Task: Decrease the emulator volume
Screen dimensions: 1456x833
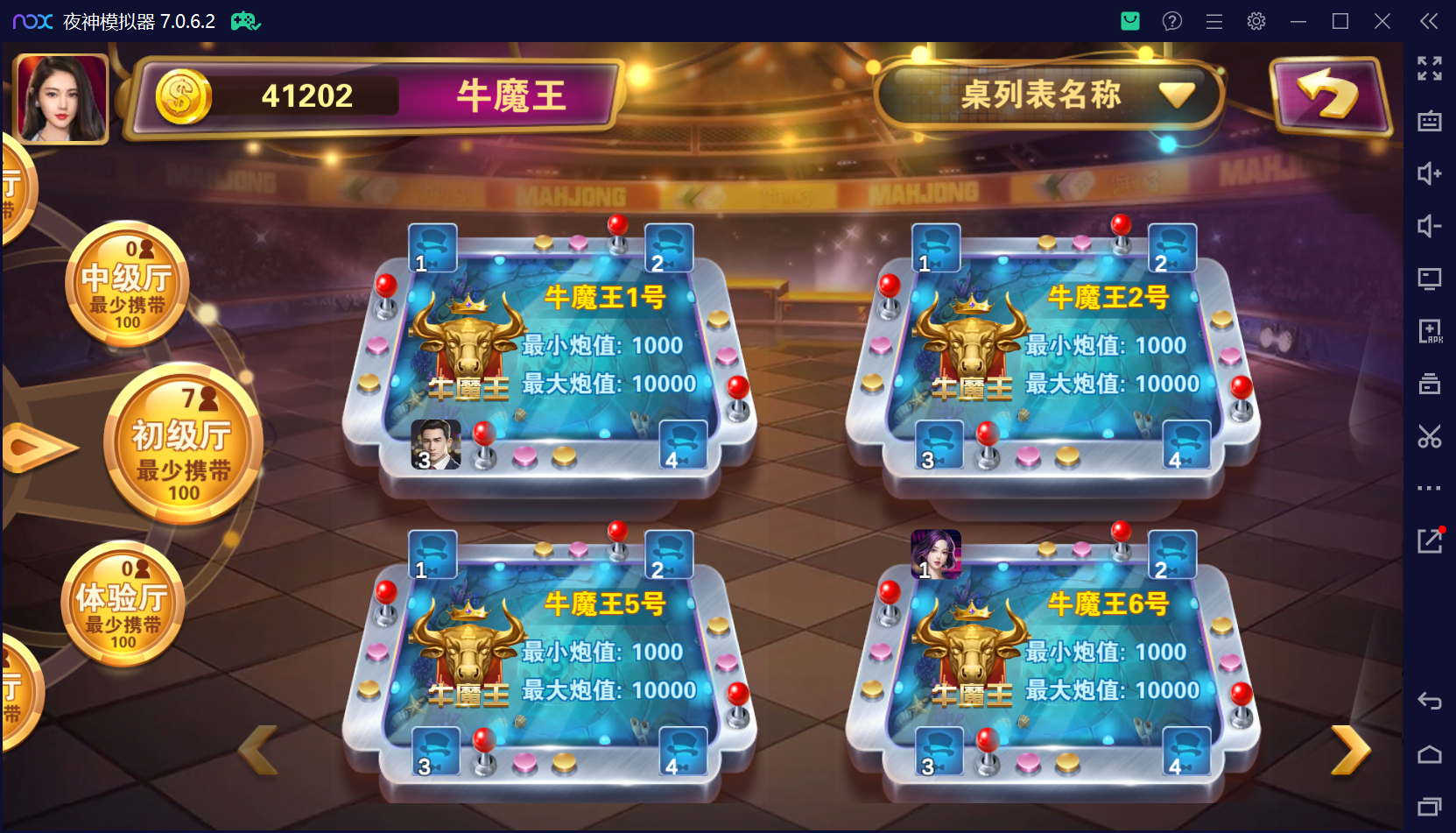Action: (x=1431, y=226)
